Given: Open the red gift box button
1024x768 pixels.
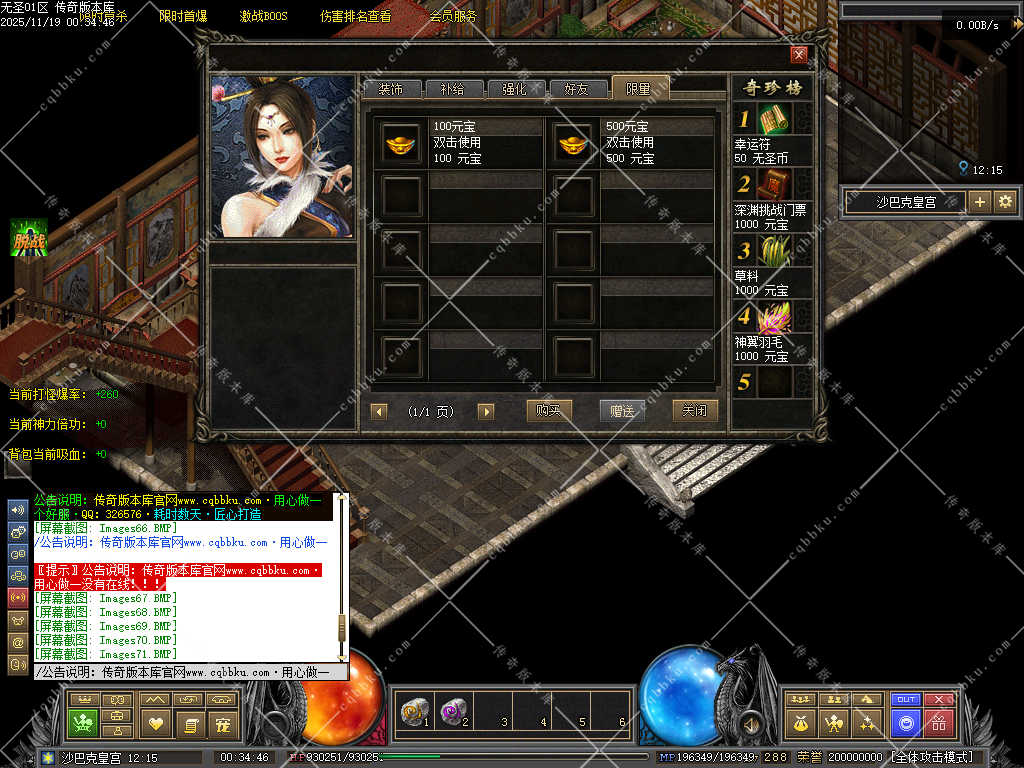Looking at the screenshot, I should pos(939,721).
